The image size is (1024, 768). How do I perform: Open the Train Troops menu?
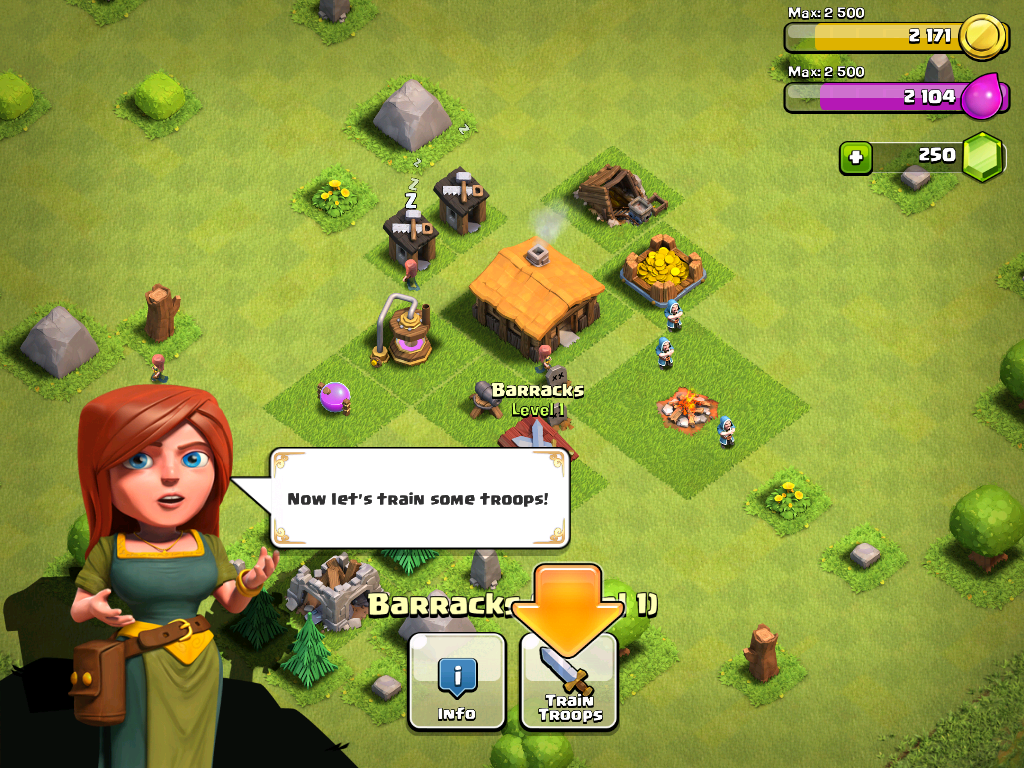(x=569, y=682)
